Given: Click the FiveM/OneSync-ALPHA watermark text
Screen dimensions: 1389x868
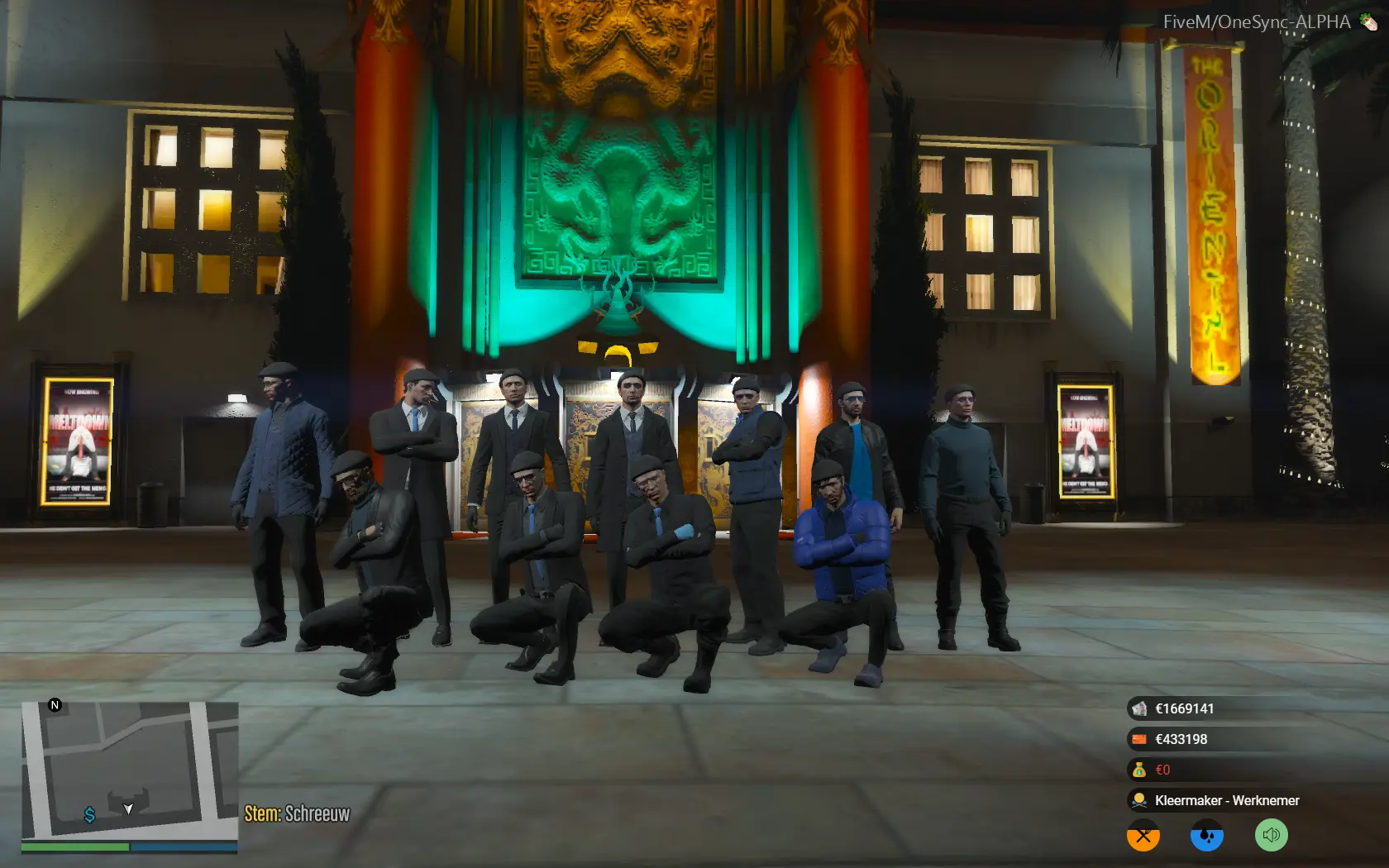Looking at the screenshot, I should 1257,22.
